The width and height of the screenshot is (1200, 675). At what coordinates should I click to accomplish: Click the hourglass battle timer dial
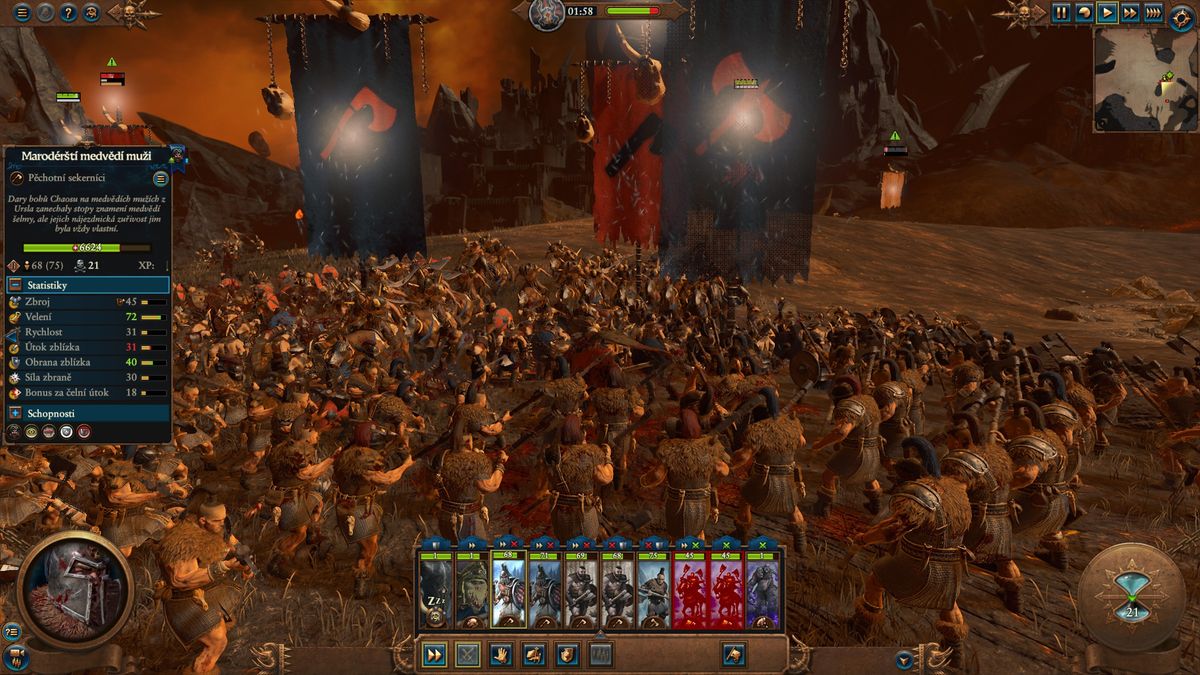tap(1132, 597)
